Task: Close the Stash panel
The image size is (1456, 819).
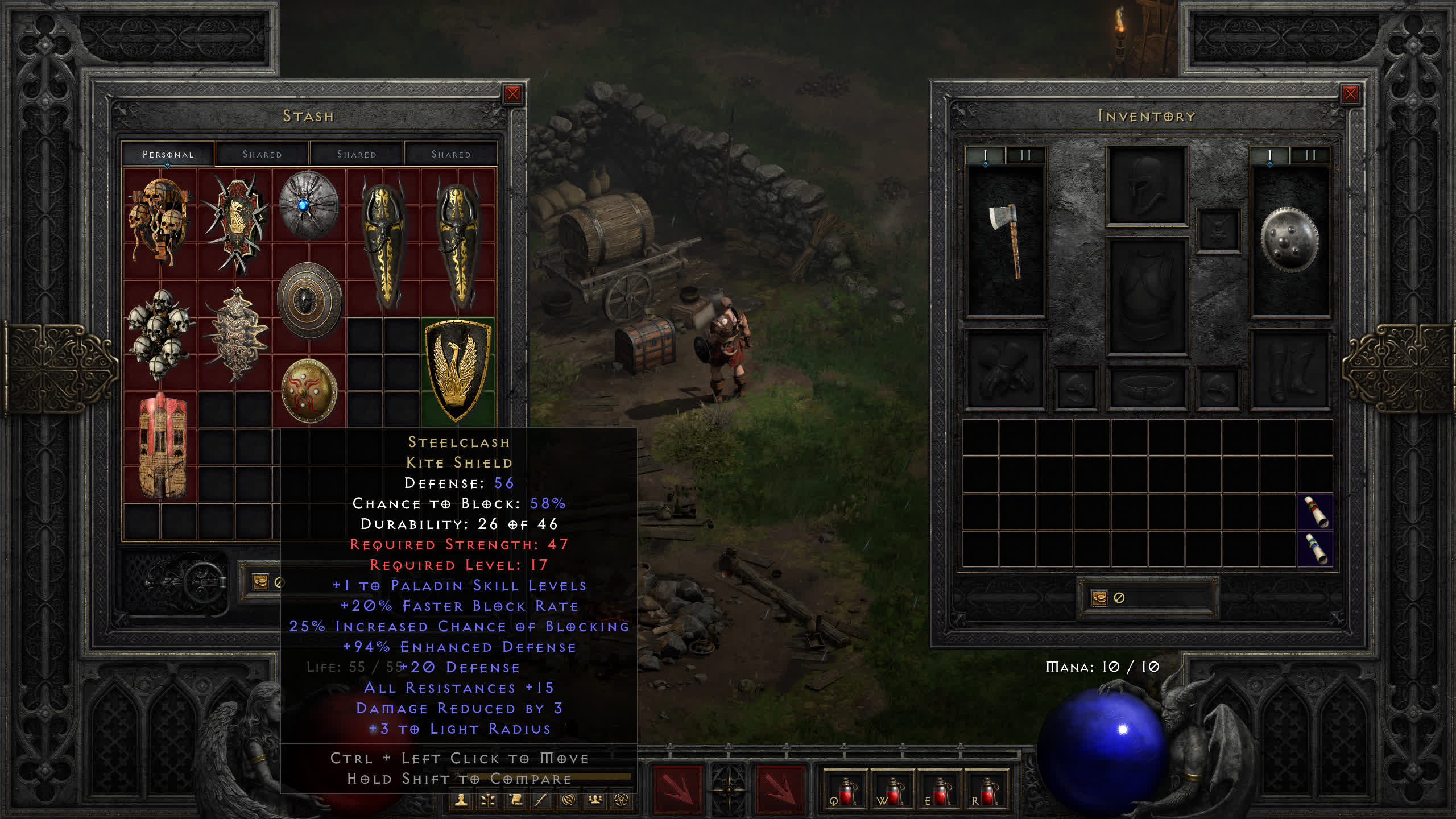Action: click(x=512, y=94)
